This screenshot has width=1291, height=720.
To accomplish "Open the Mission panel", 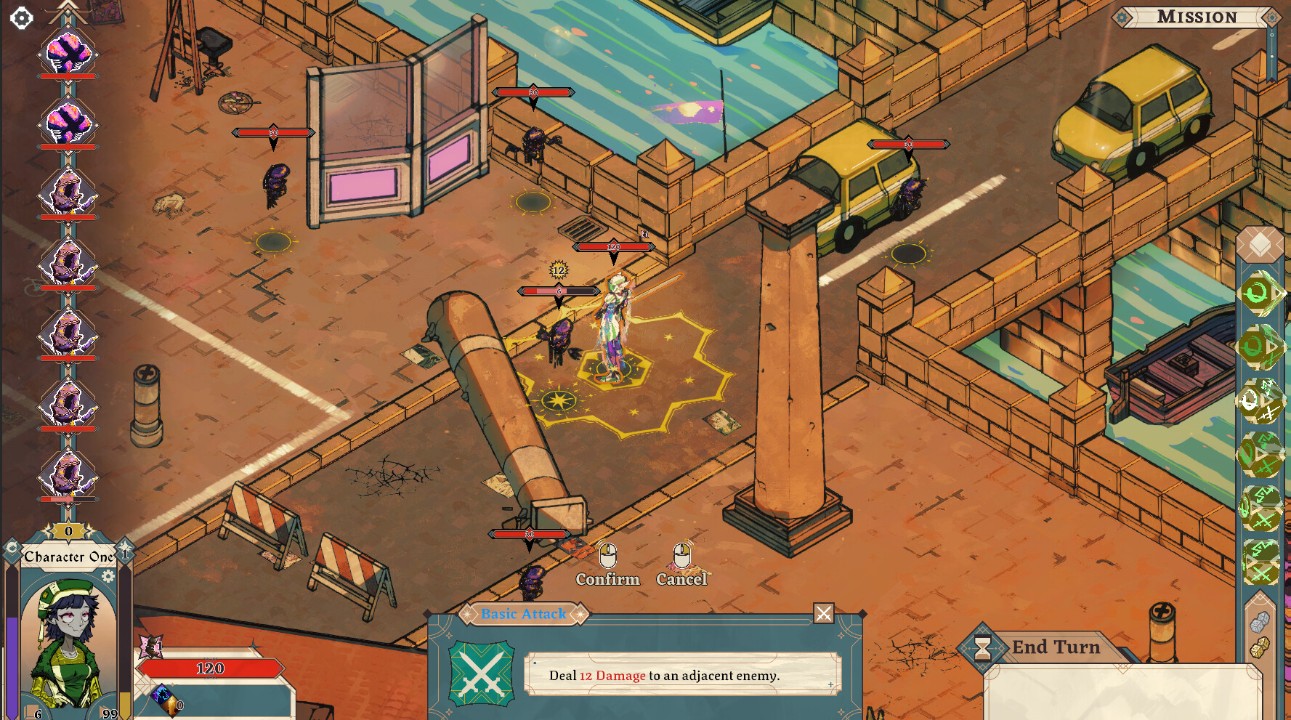I will (1196, 17).
